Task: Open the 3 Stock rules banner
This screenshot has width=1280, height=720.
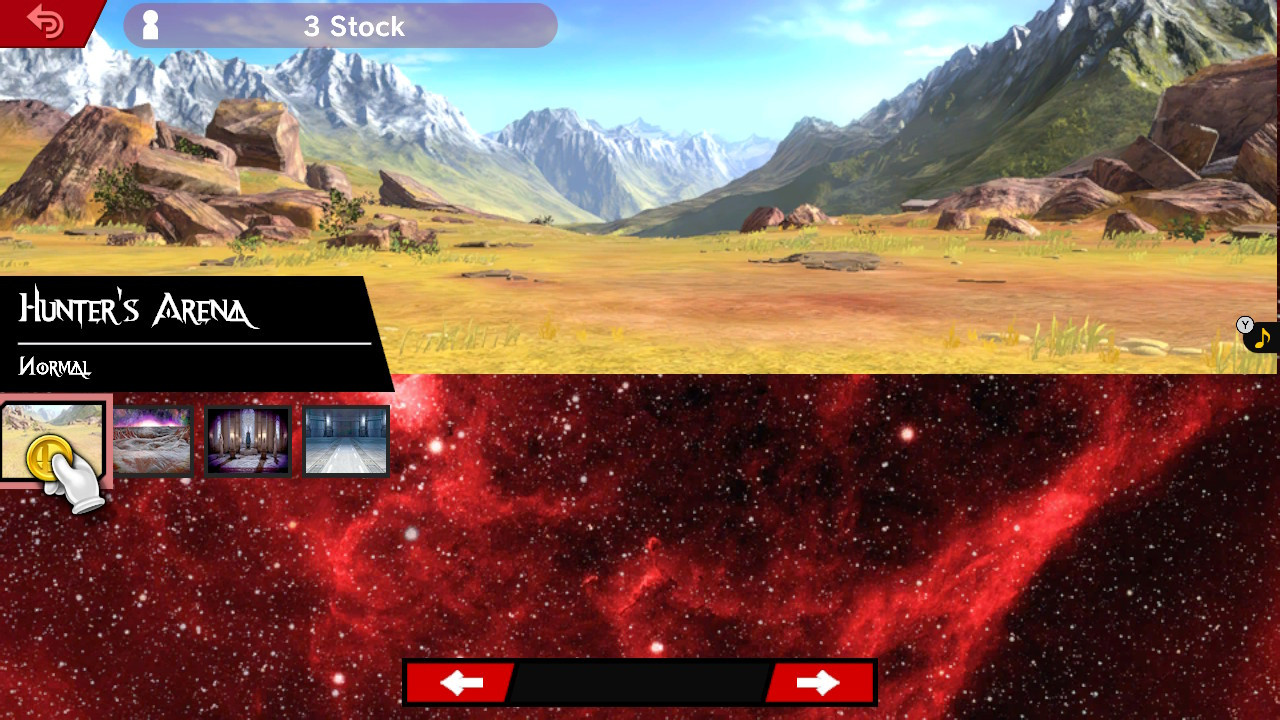Action: pos(340,26)
